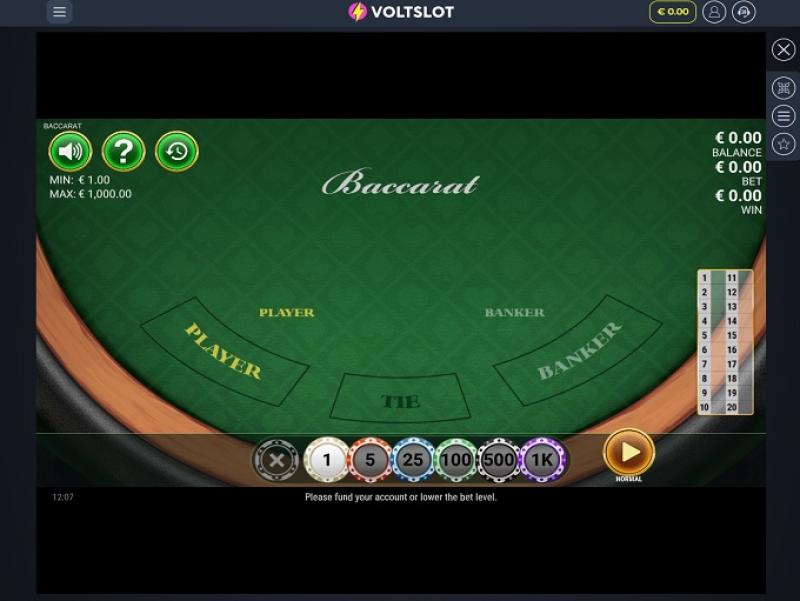Pick the blue 25 chip
The image size is (800, 601).
412,460
